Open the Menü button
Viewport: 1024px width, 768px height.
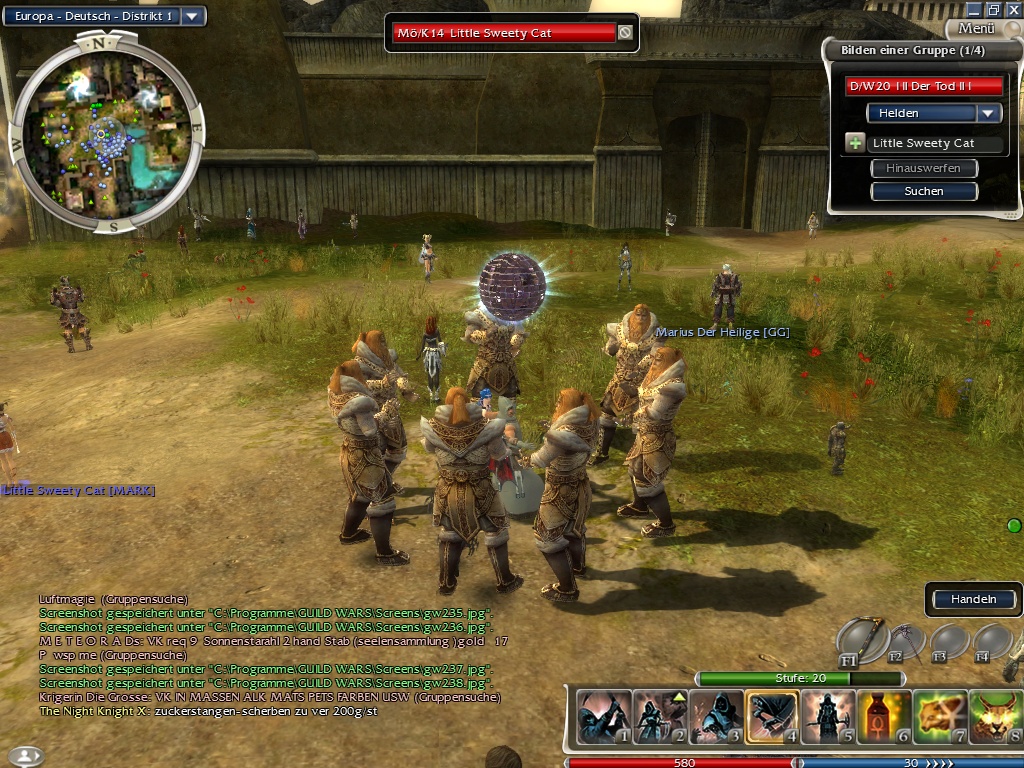[975, 29]
